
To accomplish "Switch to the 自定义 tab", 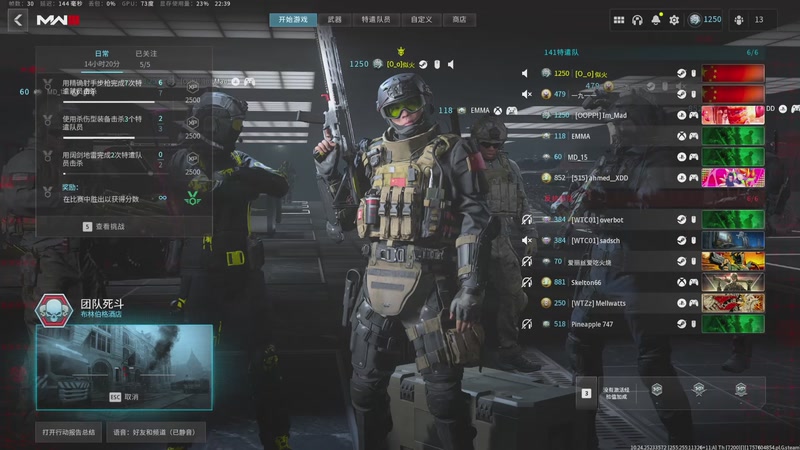I will click(x=421, y=19).
